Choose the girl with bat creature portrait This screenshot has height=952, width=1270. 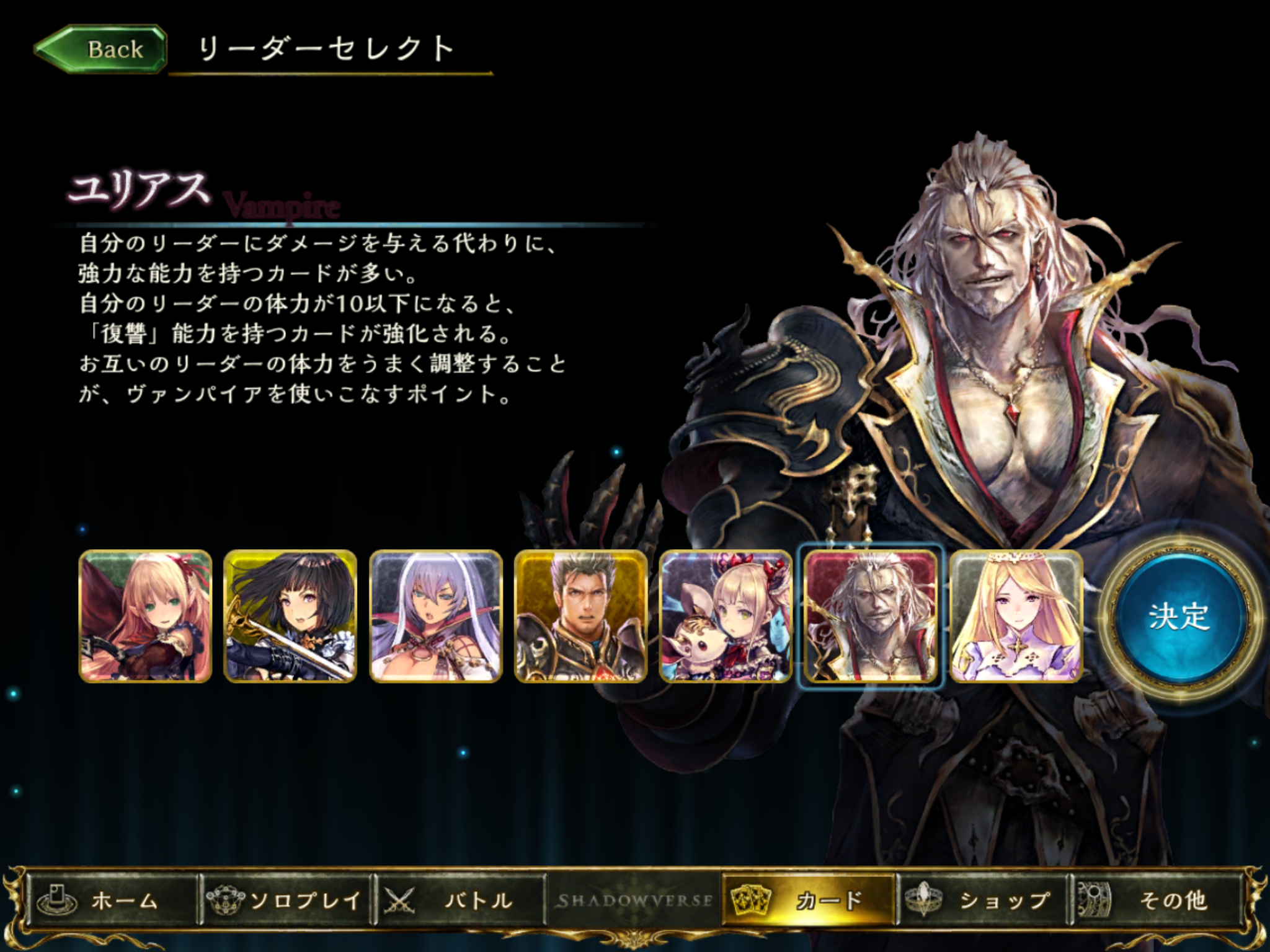pyautogui.click(x=726, y=616)
